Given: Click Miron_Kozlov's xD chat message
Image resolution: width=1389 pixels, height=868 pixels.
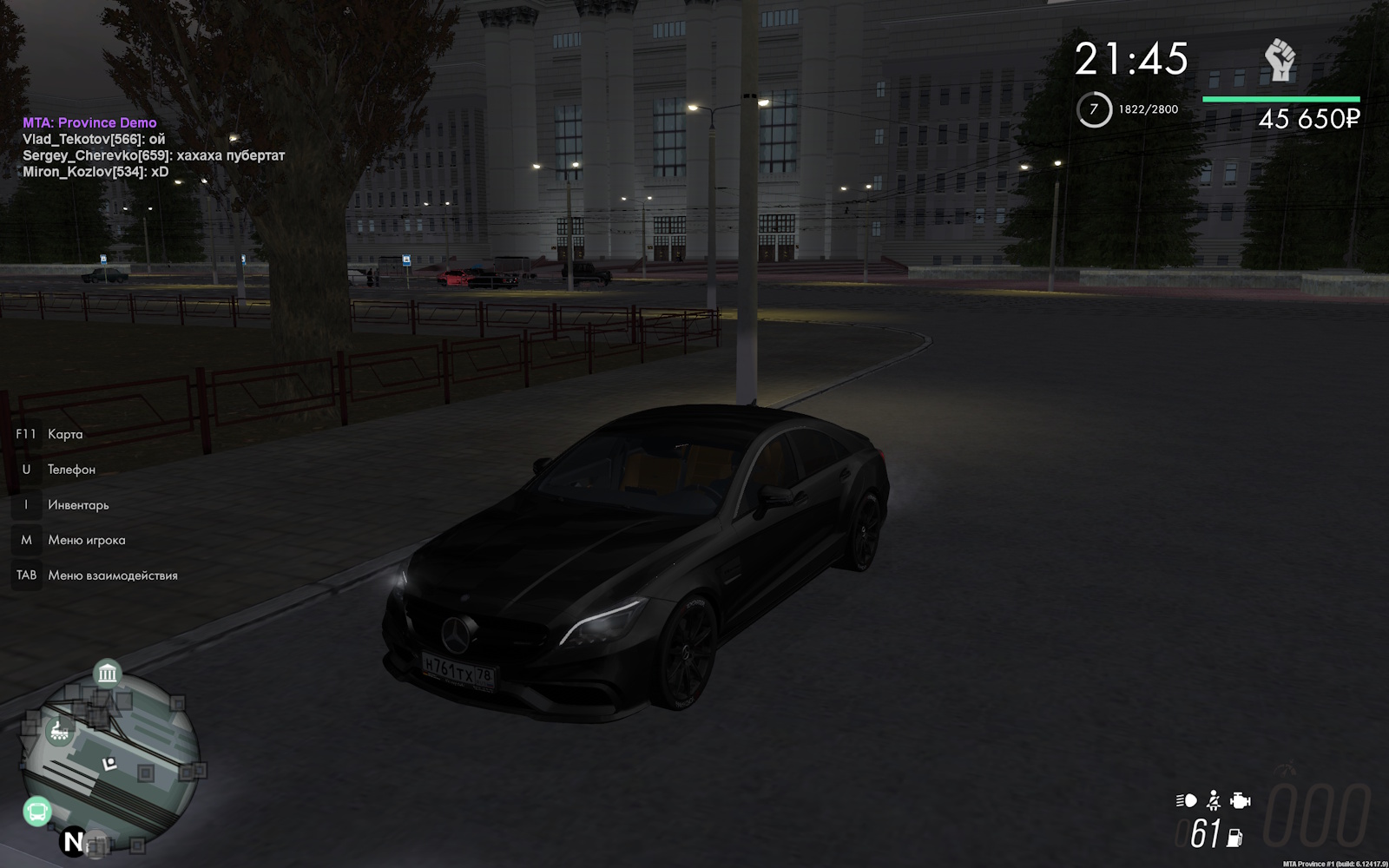Looking at the screenshot, I should [95, 172].
